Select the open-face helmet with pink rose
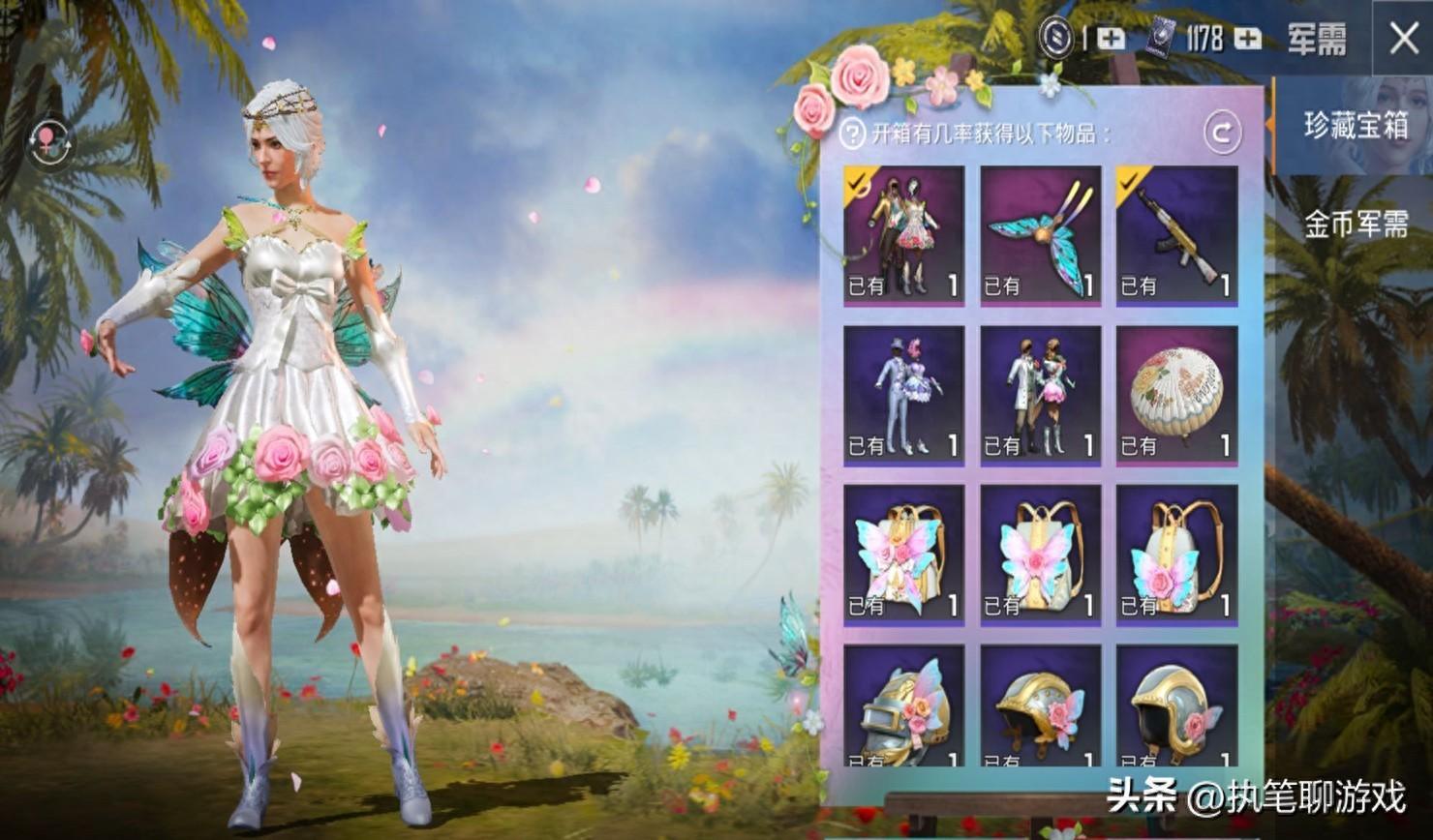 (x=1176, y=706)
